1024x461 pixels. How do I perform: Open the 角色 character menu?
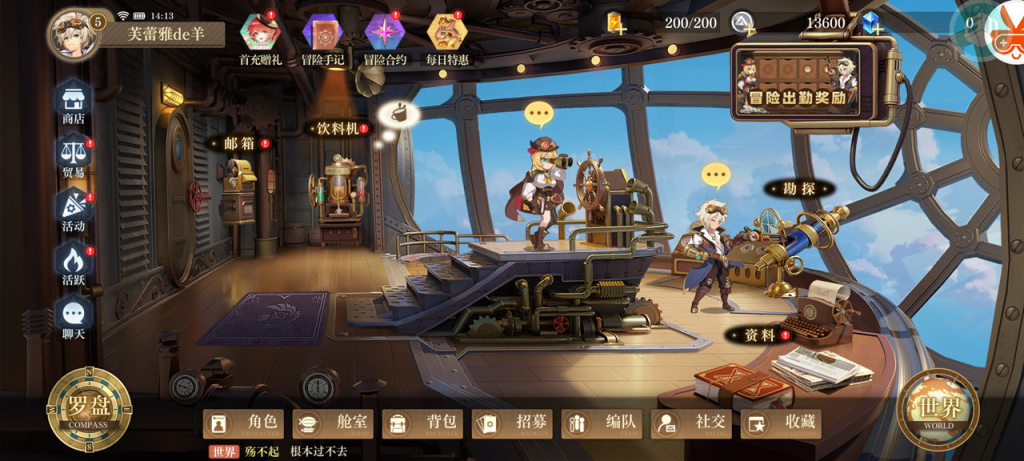pyautogui.click(x=244, y=423)
